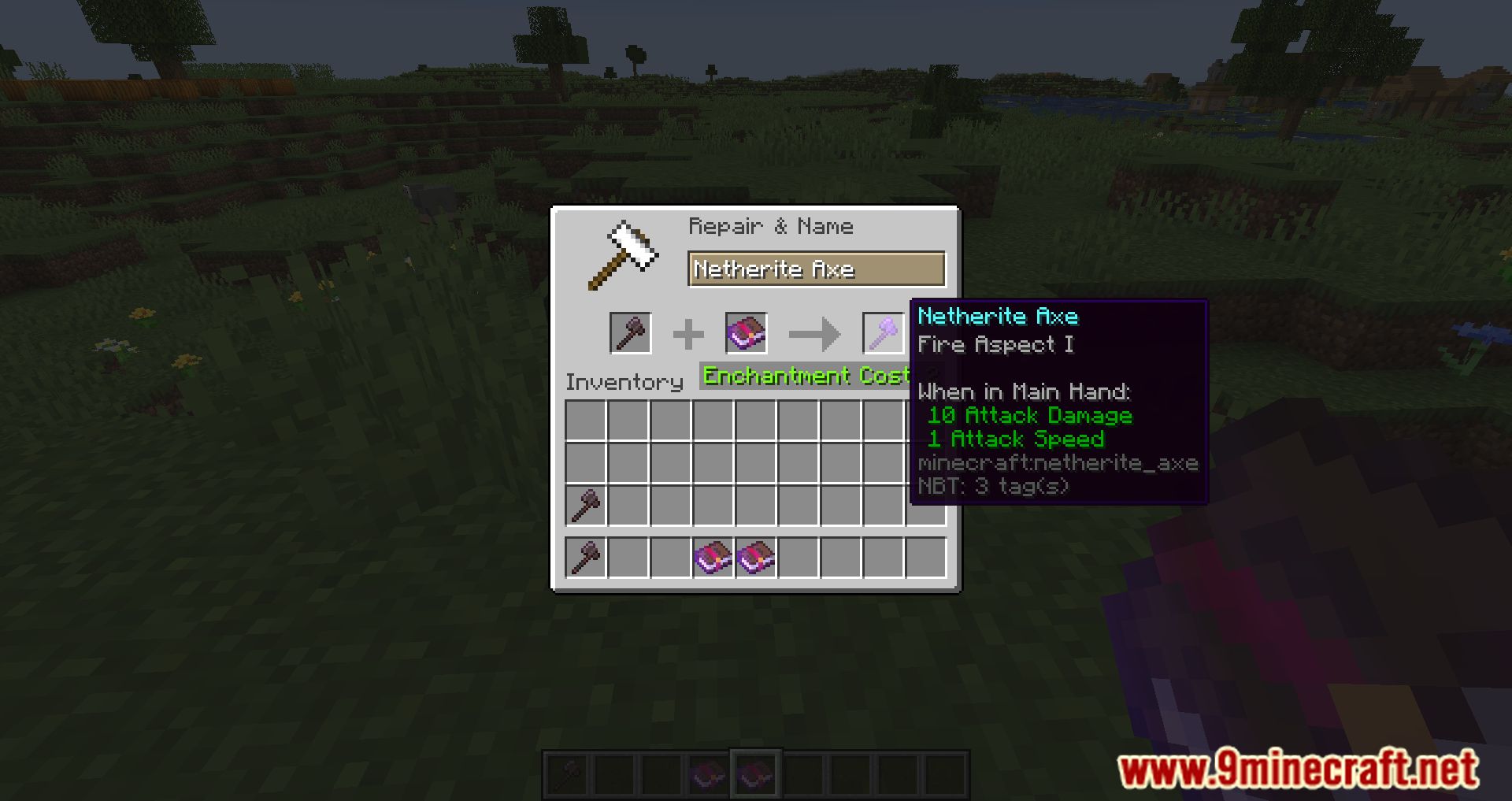1512x801 pixels.
Task: Click the plus sign between the anvil slots
Action: (x=687, y=332)
